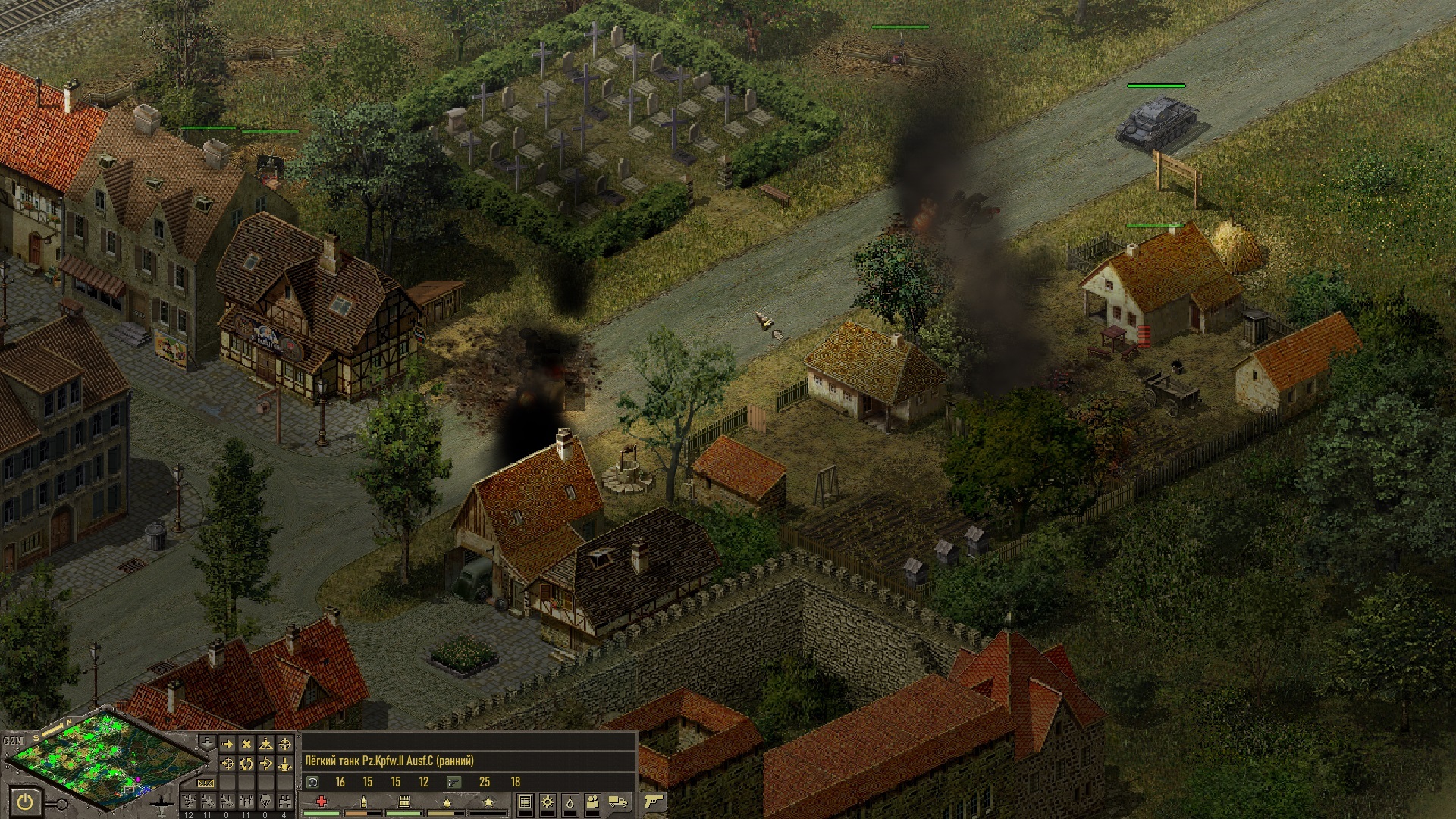
Task: Issue the move order arrow command
Action: click(227, 745)
